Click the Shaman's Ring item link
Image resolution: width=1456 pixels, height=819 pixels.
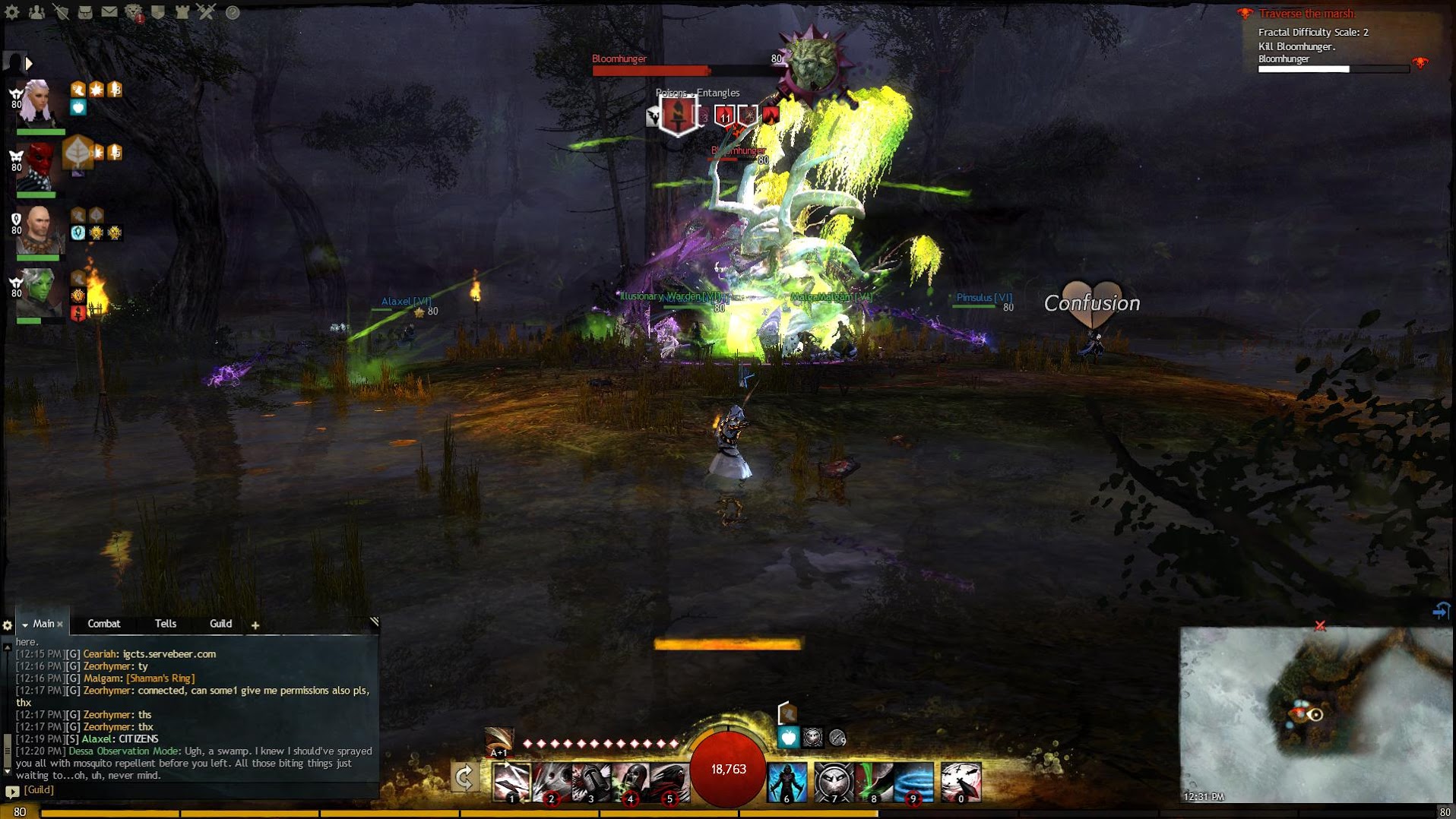(x=160, y=678)
